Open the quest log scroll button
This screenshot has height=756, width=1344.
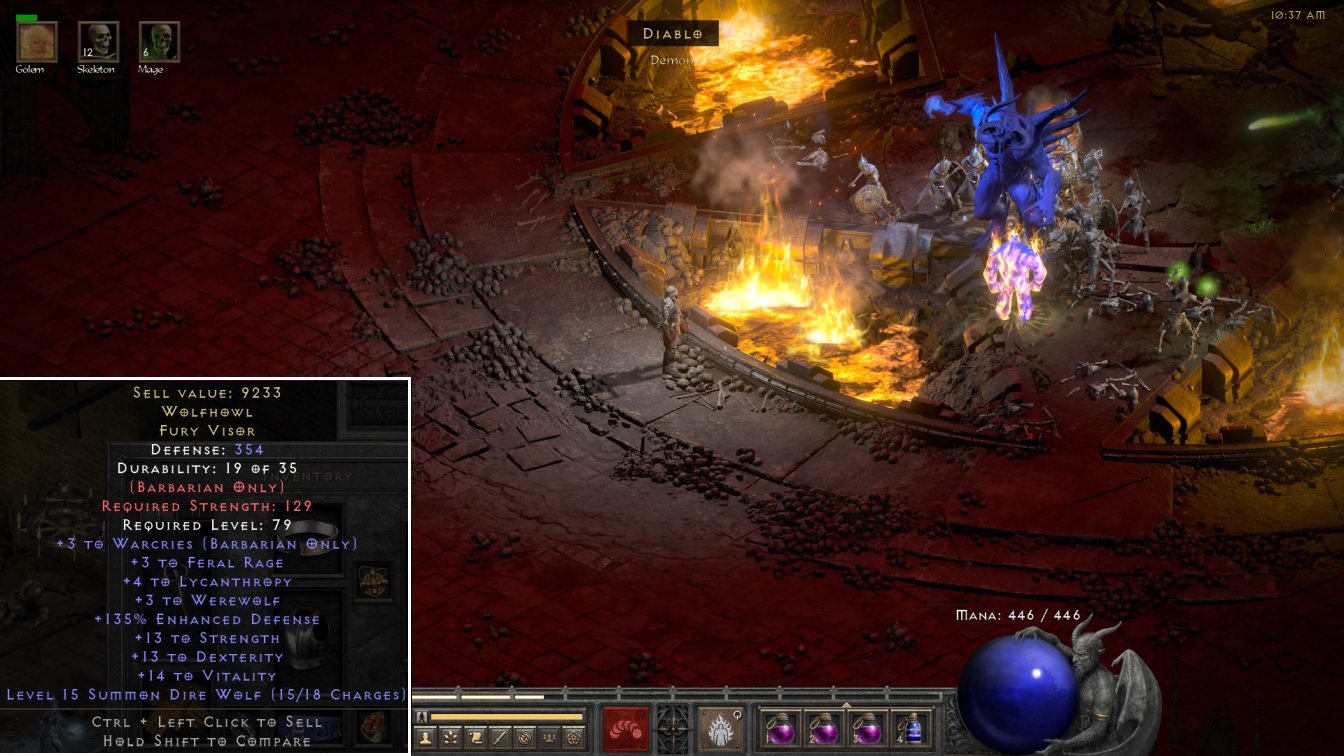click(x=475, y=738)
